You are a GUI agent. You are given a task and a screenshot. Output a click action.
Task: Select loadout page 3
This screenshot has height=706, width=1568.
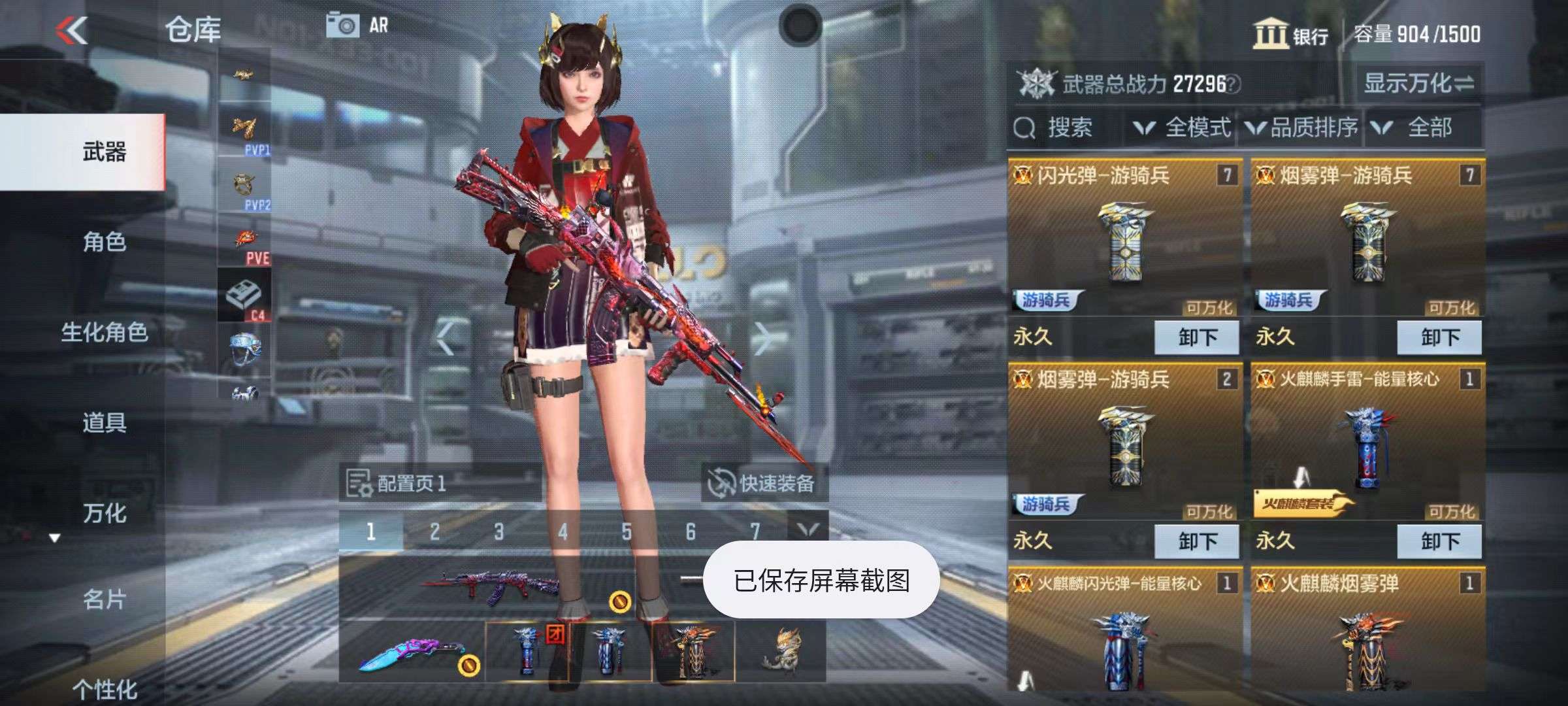[498, 531]
